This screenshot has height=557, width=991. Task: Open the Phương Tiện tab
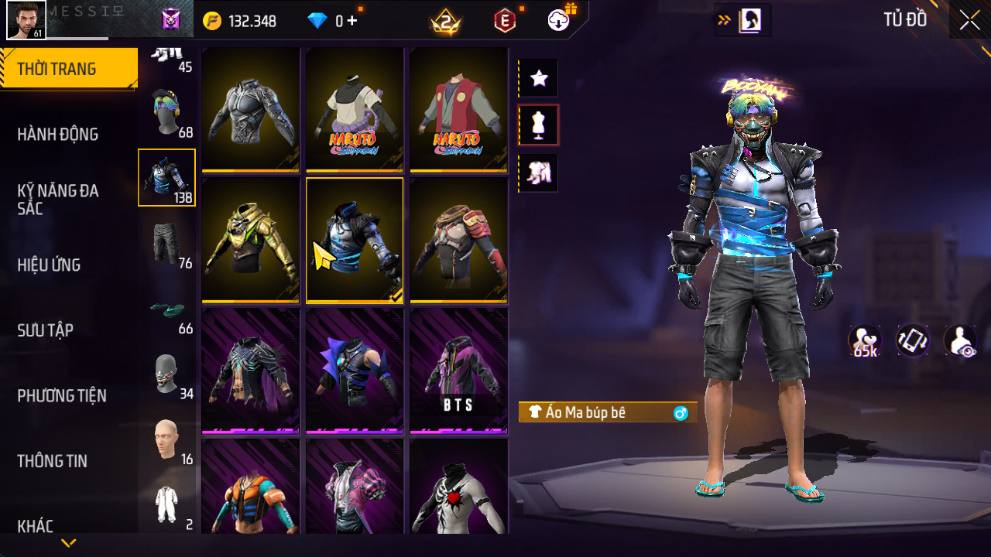(x=61, y=396)
